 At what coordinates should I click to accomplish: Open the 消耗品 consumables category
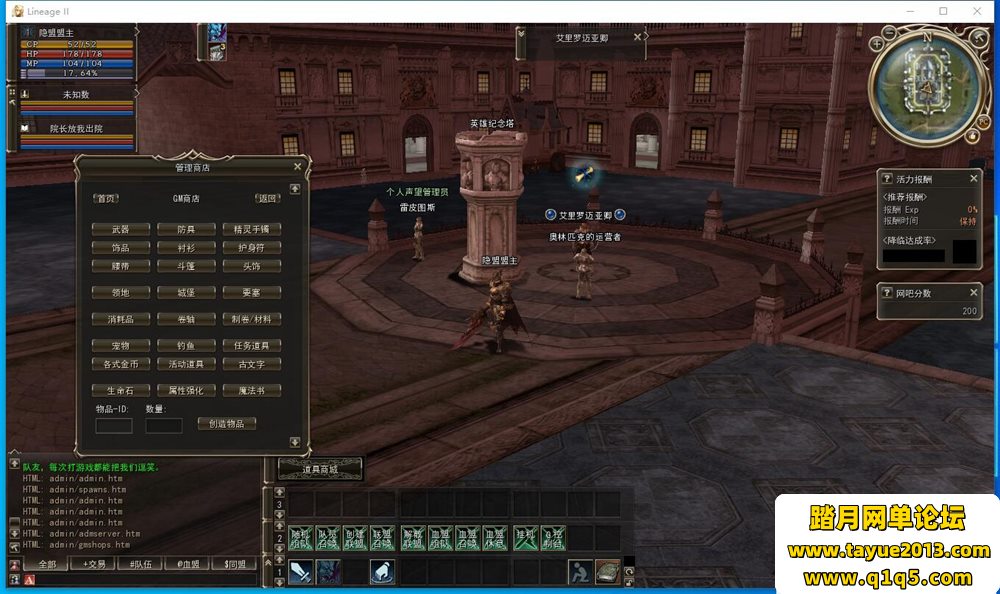[x=120, y=319]
